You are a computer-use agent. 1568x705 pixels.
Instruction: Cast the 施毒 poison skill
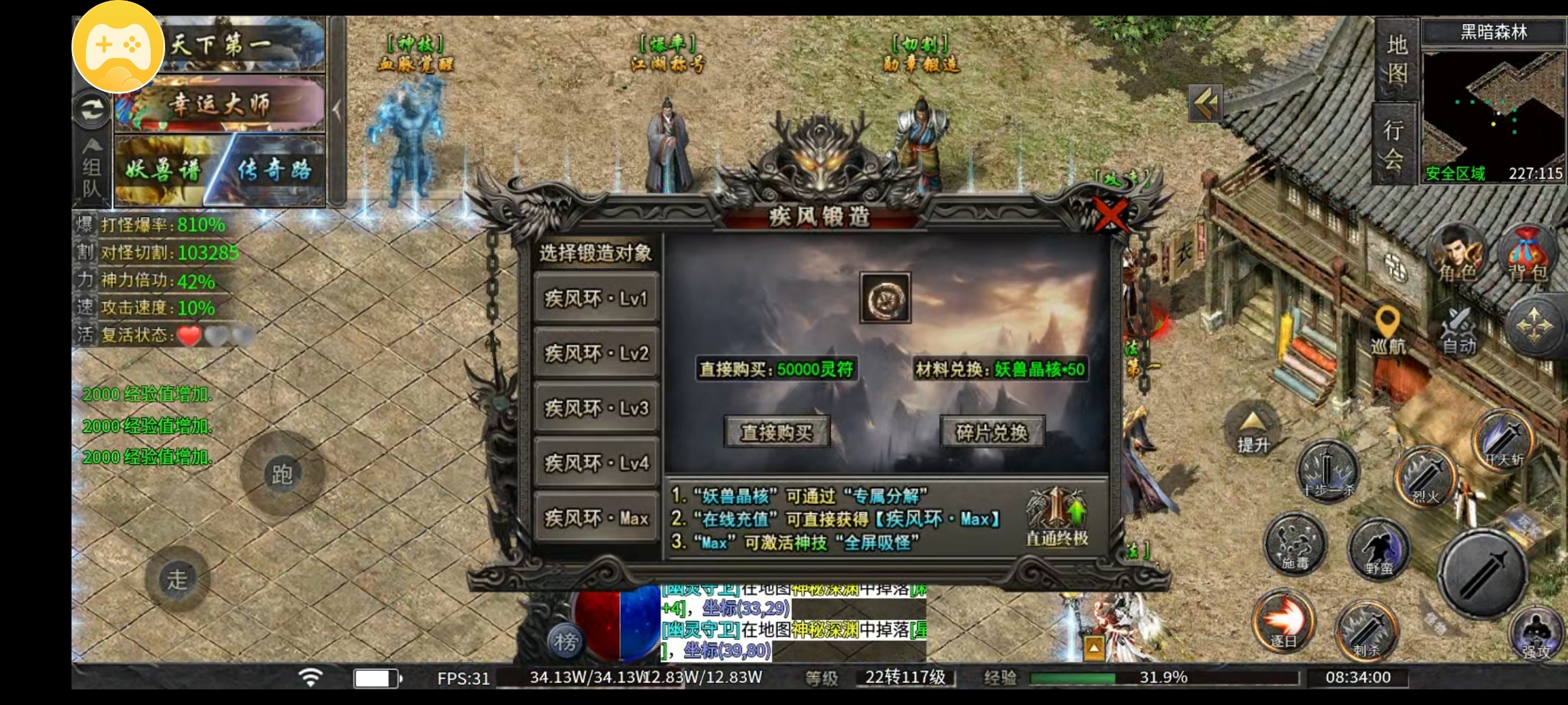1296,543
